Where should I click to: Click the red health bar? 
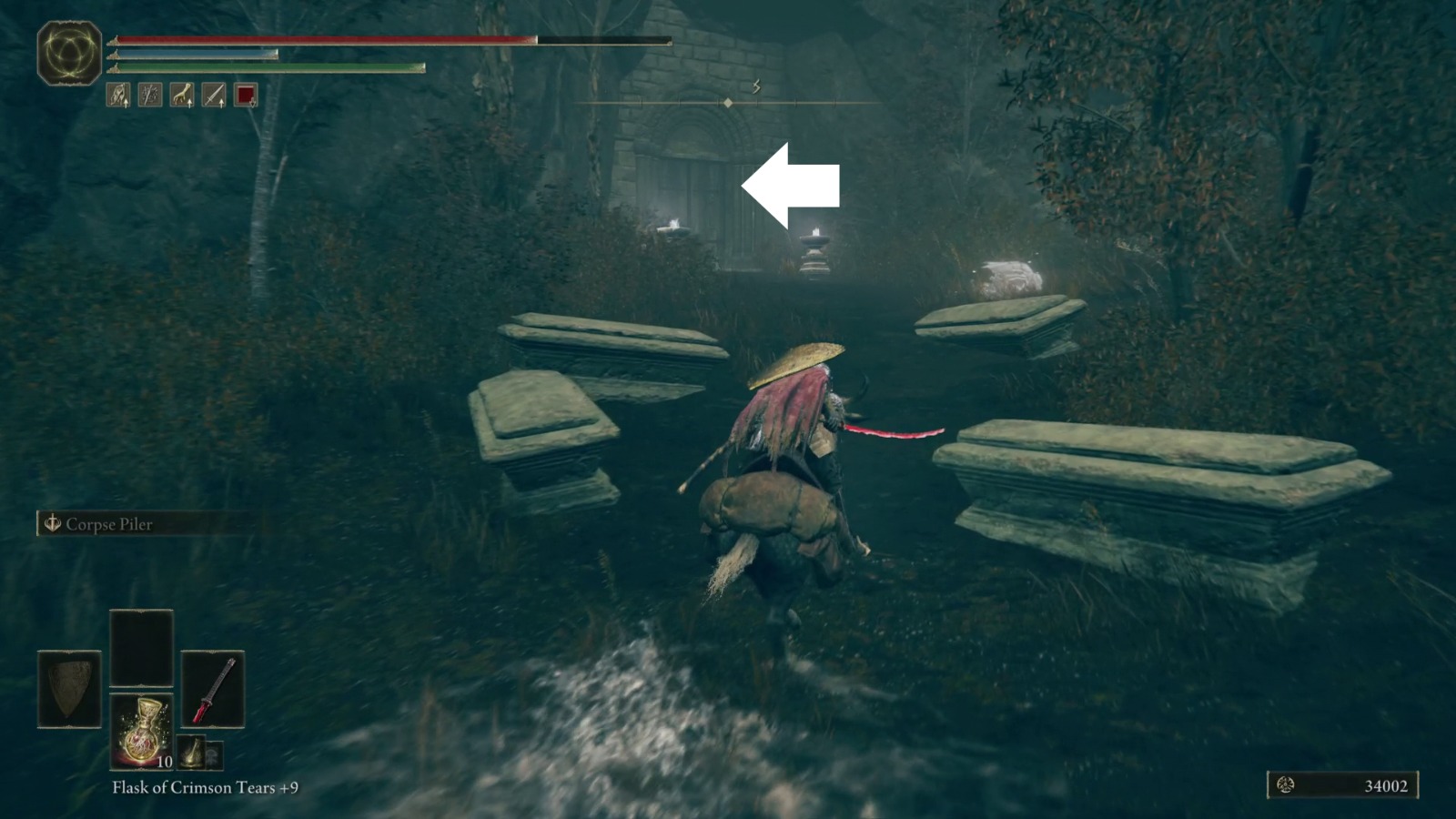click(318, 39)
